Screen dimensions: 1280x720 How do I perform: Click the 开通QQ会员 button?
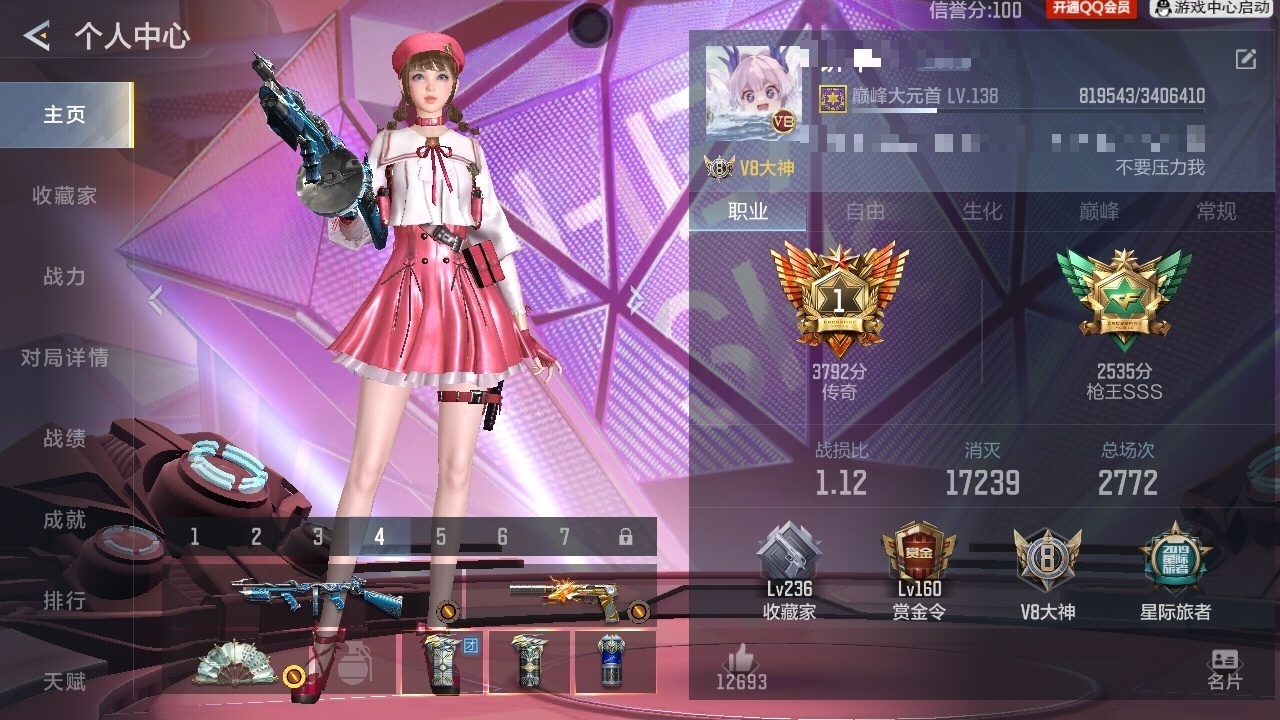(x=1090, y=9)
